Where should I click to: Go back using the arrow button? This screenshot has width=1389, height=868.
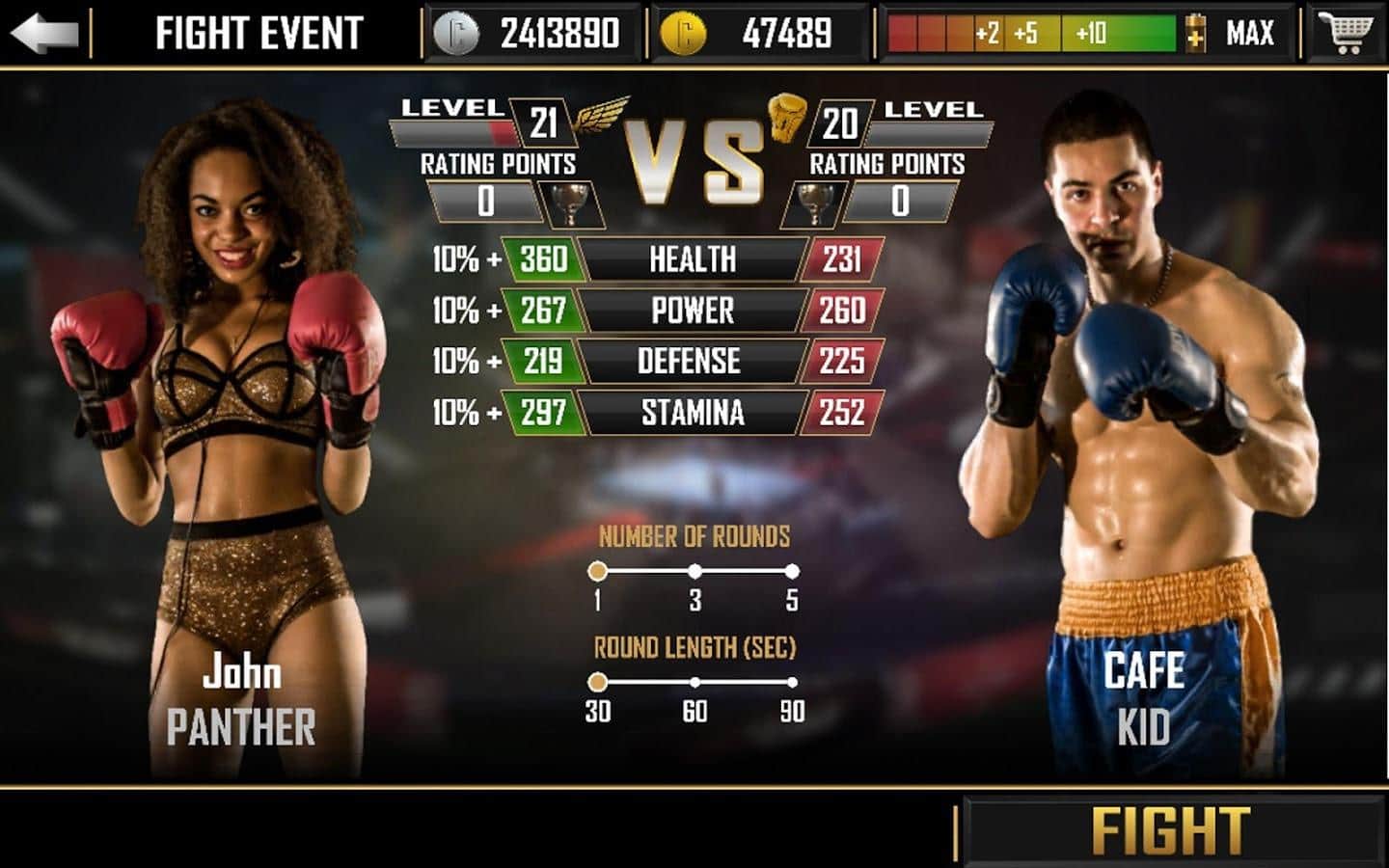pos(44,34)
